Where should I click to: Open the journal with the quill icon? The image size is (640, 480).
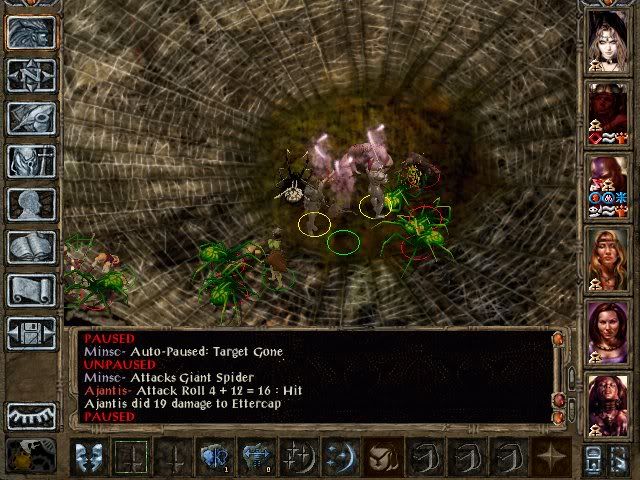pos(31,118)
